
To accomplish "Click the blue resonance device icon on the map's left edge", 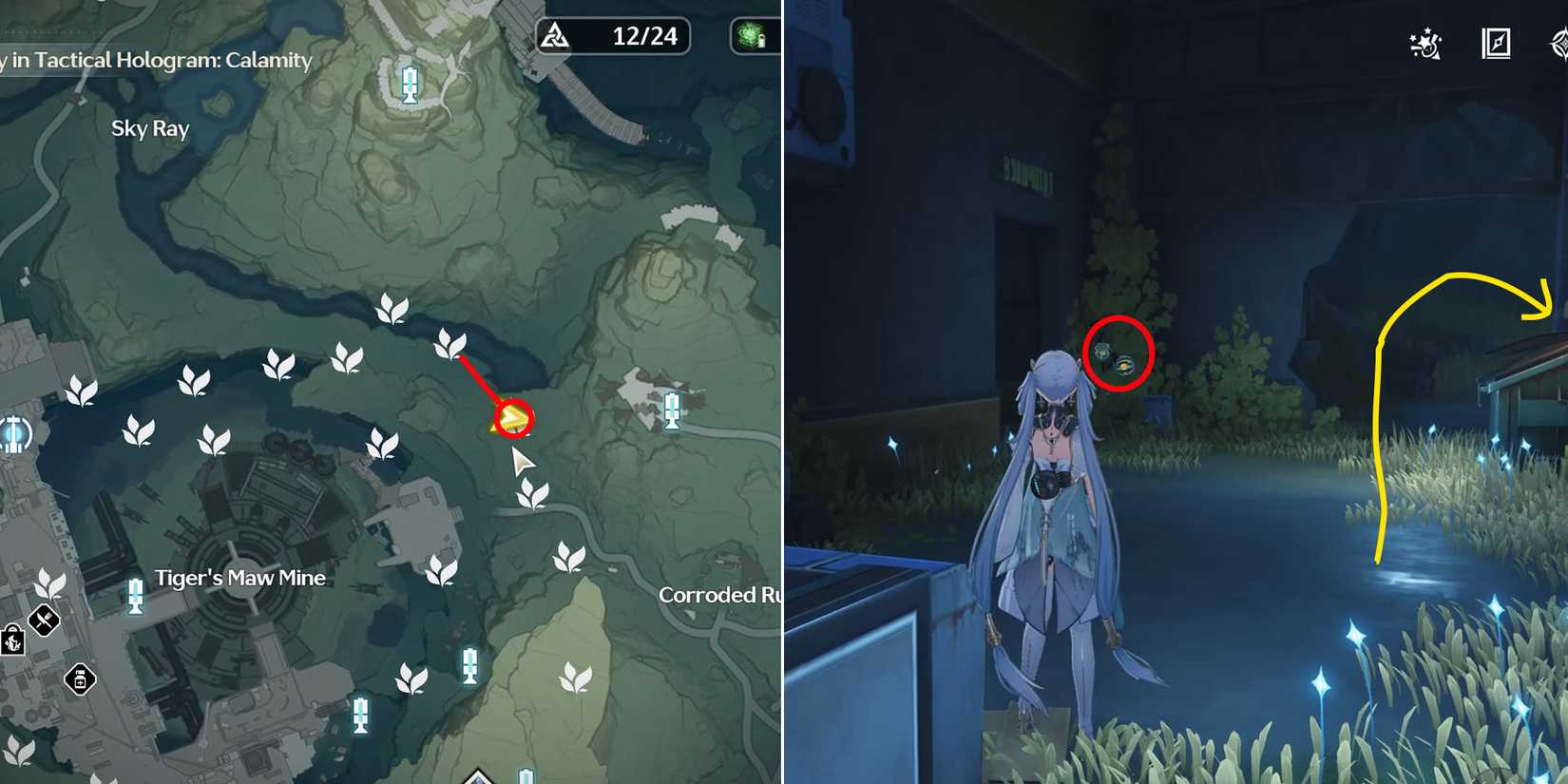I will point(15,435).
